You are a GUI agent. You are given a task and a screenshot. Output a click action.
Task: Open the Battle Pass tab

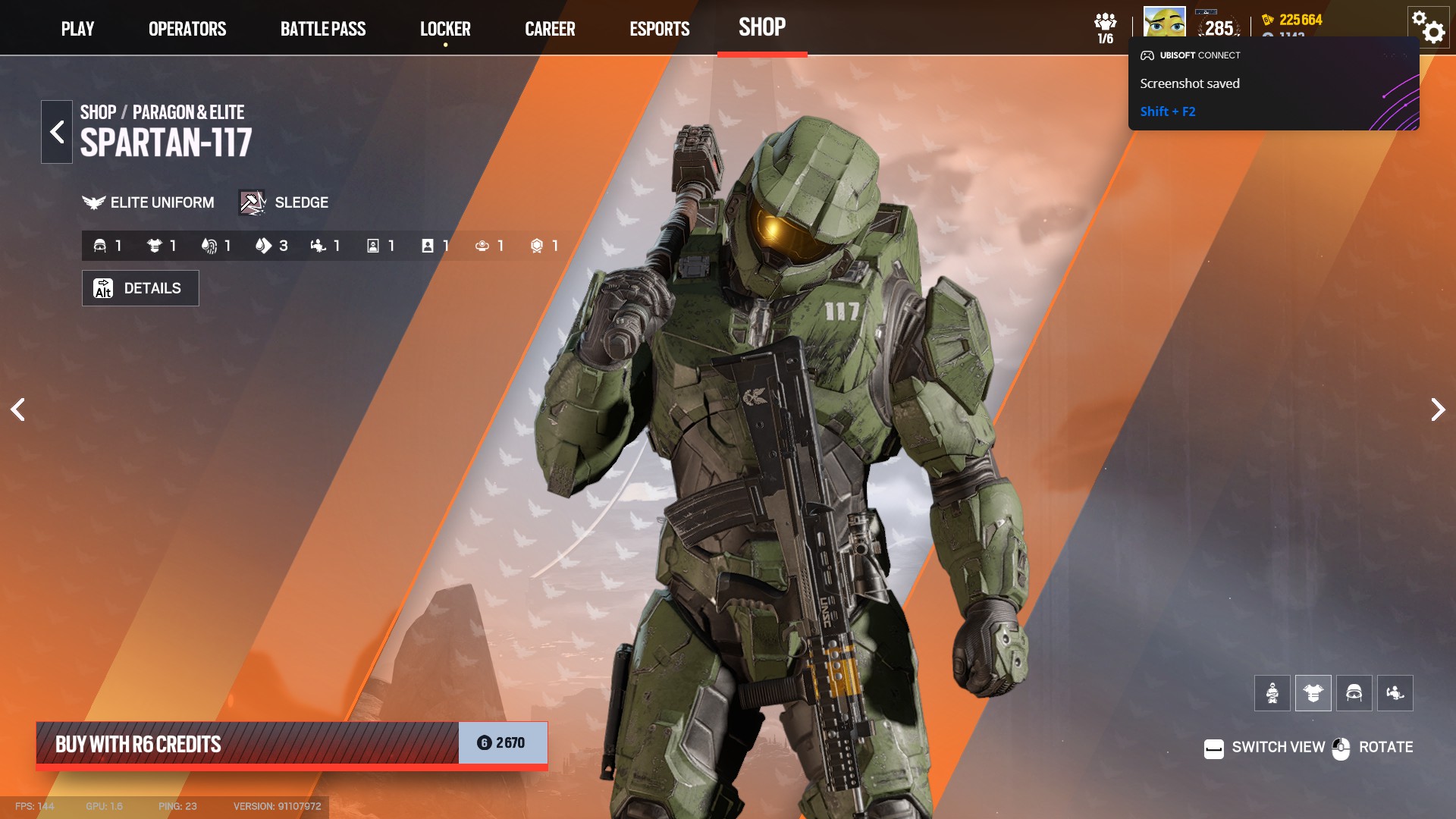click(x=324, y=28)
